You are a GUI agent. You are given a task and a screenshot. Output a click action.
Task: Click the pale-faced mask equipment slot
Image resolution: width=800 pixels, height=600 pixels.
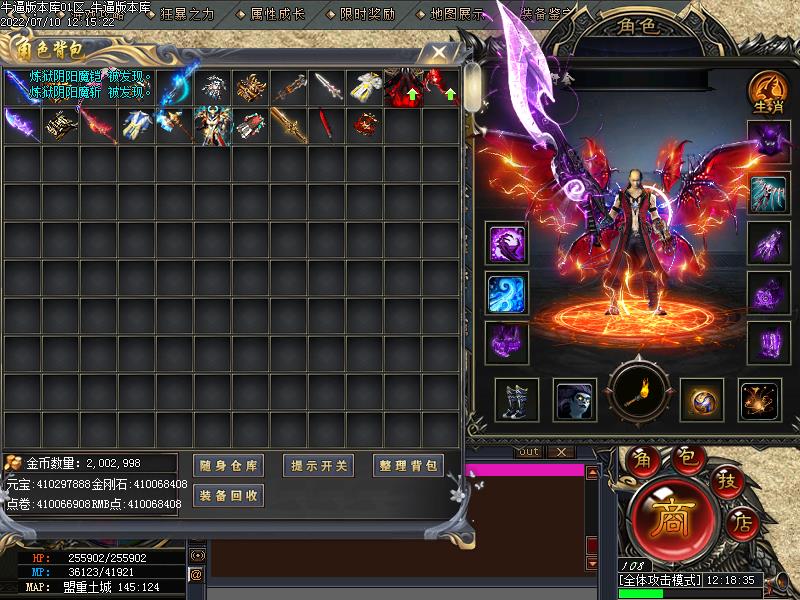pos(576,400)
